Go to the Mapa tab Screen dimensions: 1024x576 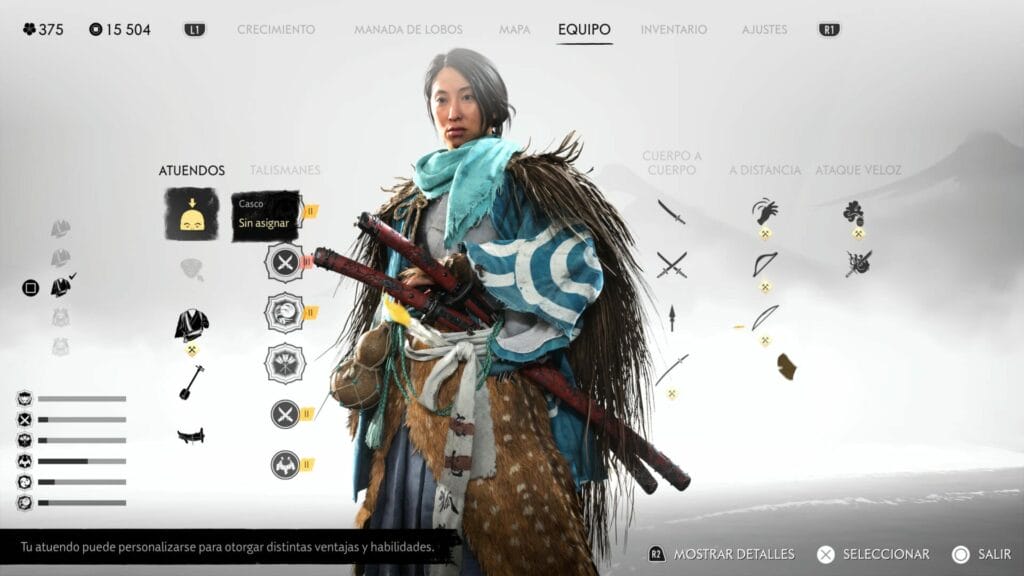click(514, 30)
